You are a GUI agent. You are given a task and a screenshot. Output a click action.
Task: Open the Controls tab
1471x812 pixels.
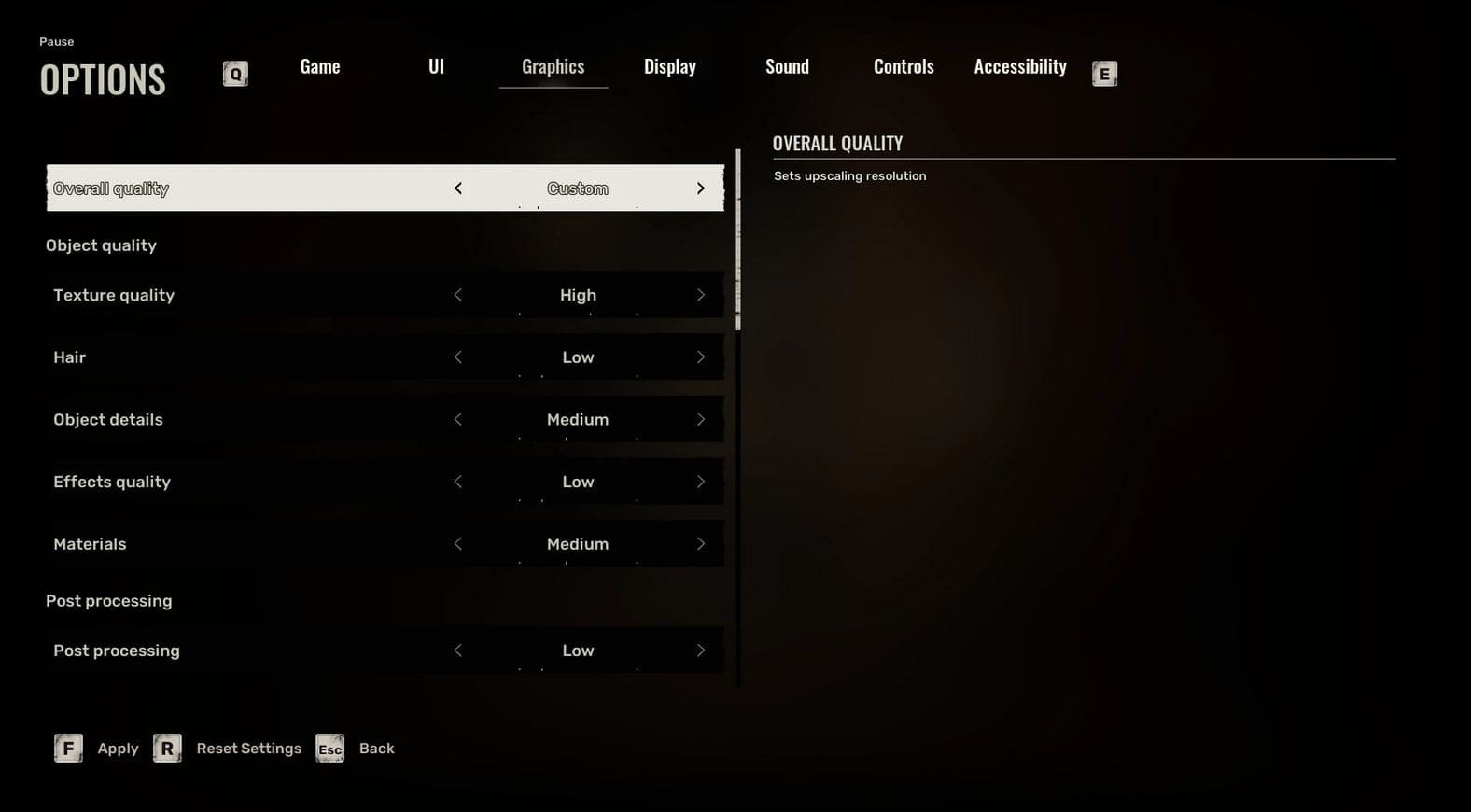point(903,67)
